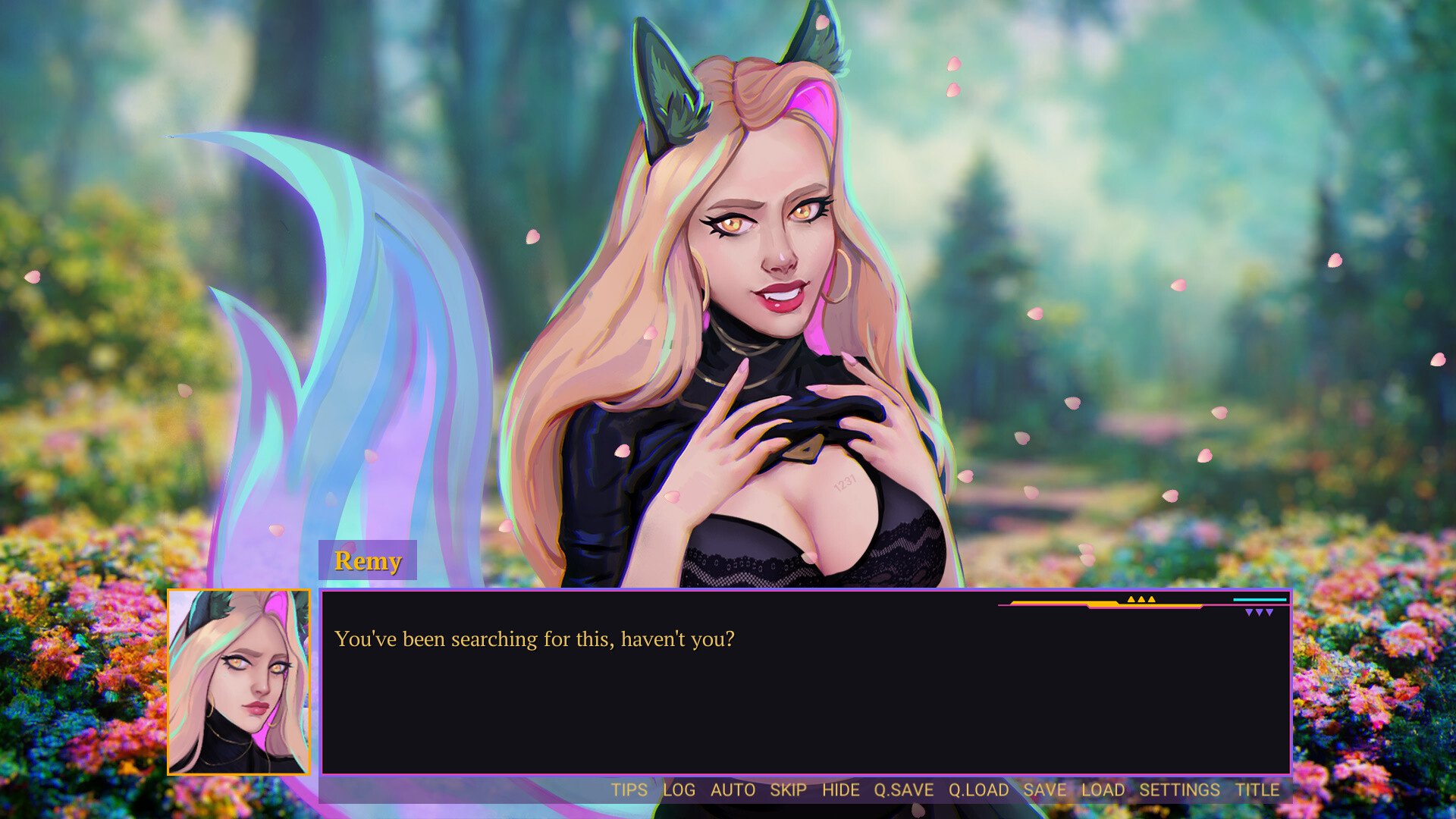
Task: Show the dialogue LOG
Action: click(679, 790)
